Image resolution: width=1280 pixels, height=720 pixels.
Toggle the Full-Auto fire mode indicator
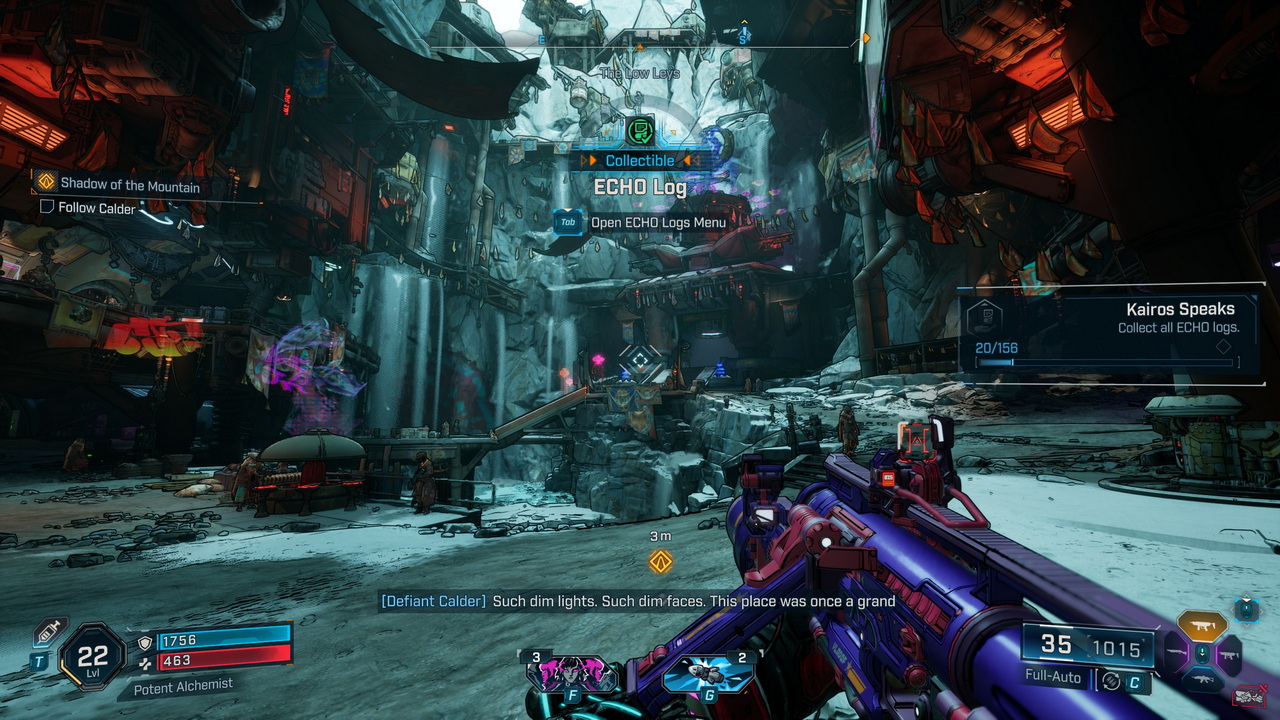[x=1053, y=677]
